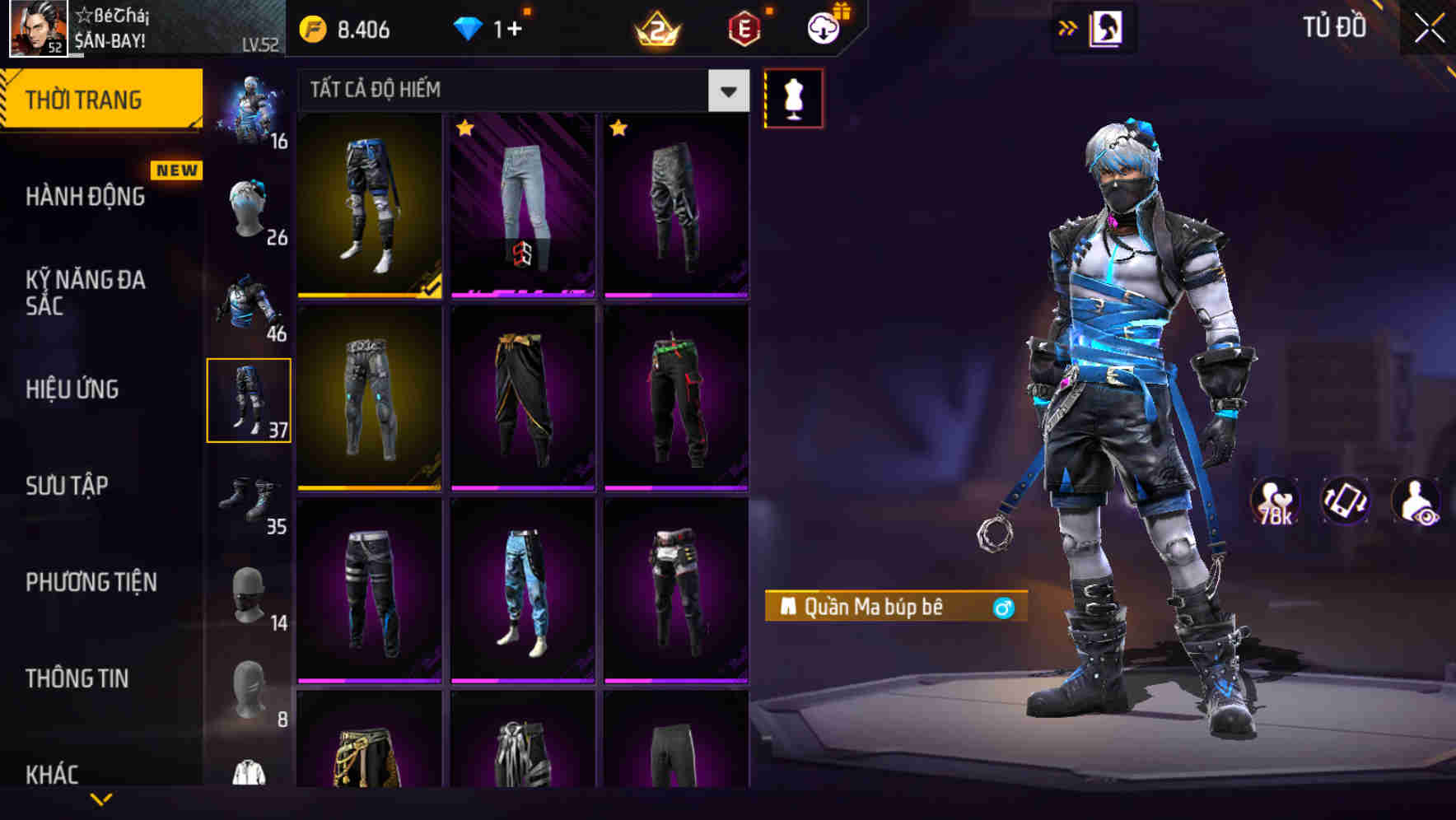This screenshot has width=1456, height=820.
Task: Open the diamond top-up by clicking the diamond icon
Action: click(467, 28)
